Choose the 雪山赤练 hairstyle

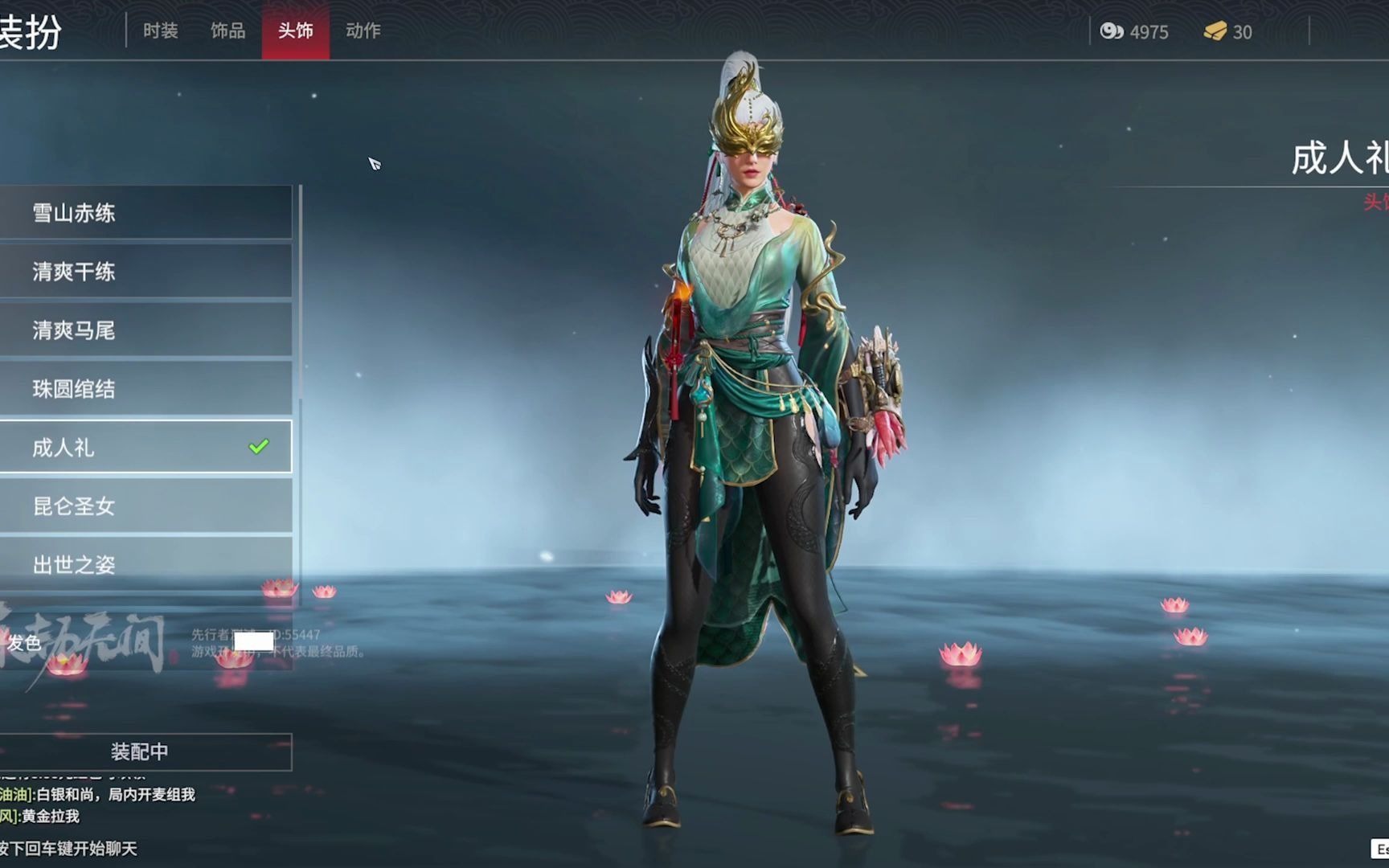(145, 213)
